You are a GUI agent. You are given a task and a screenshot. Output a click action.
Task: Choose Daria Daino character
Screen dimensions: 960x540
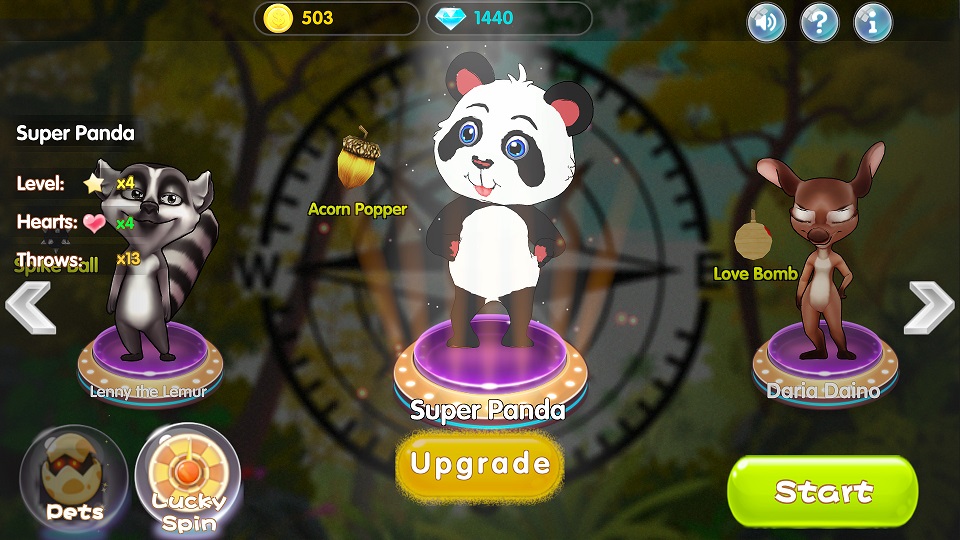822,260
